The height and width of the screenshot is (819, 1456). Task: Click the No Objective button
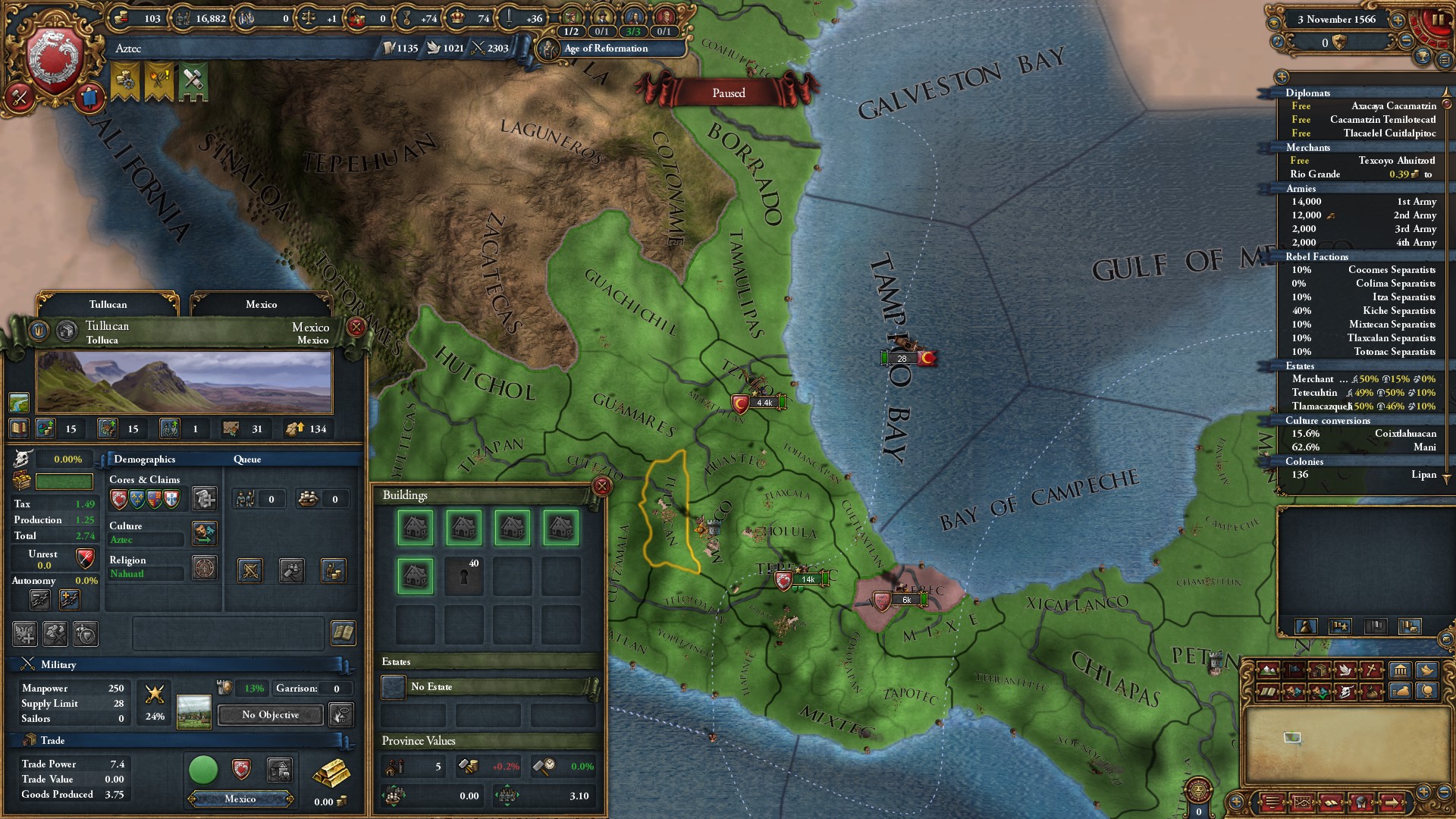coord(268,715)
